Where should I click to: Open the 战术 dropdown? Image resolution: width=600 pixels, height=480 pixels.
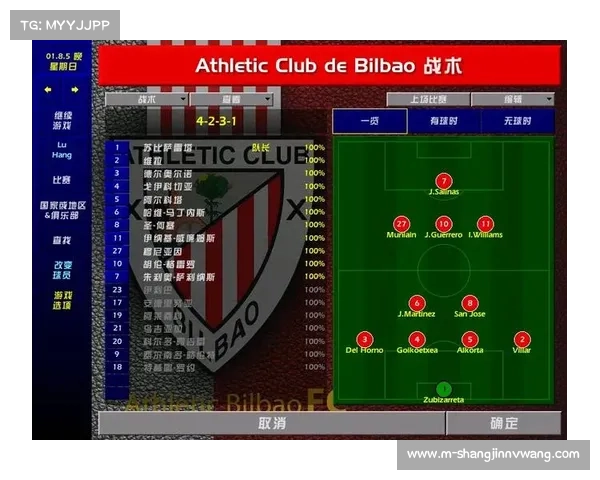coord(146,100)
